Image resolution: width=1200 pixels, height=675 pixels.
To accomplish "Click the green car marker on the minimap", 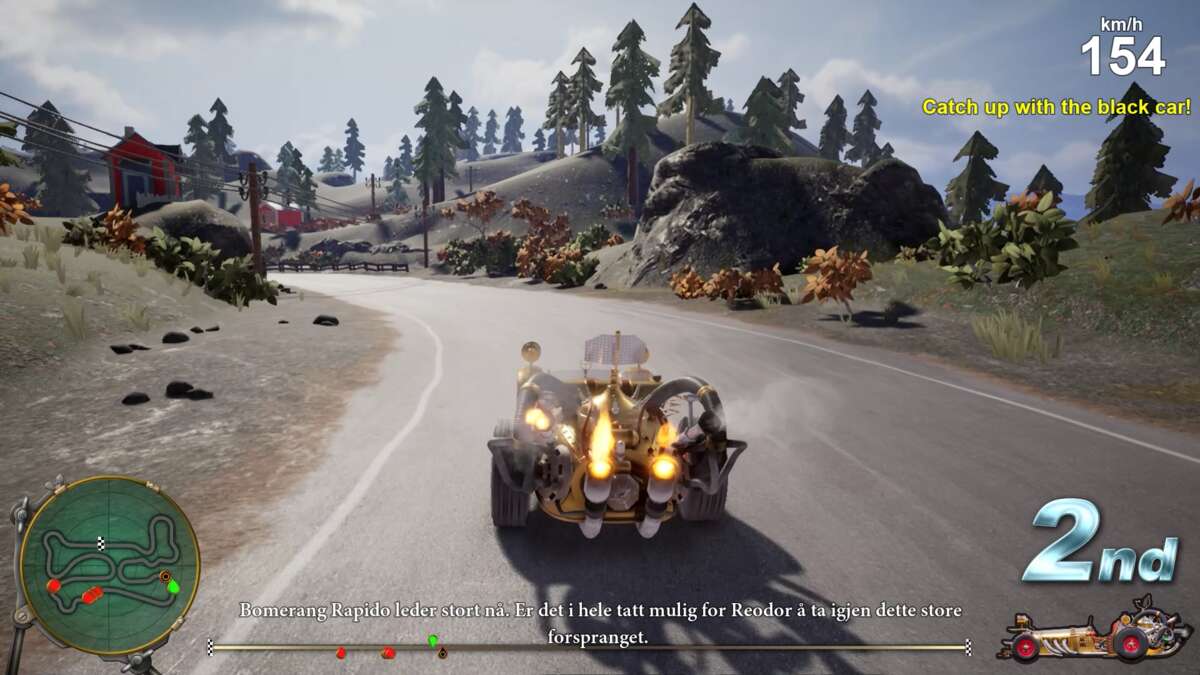I will (x=174, y=586).
